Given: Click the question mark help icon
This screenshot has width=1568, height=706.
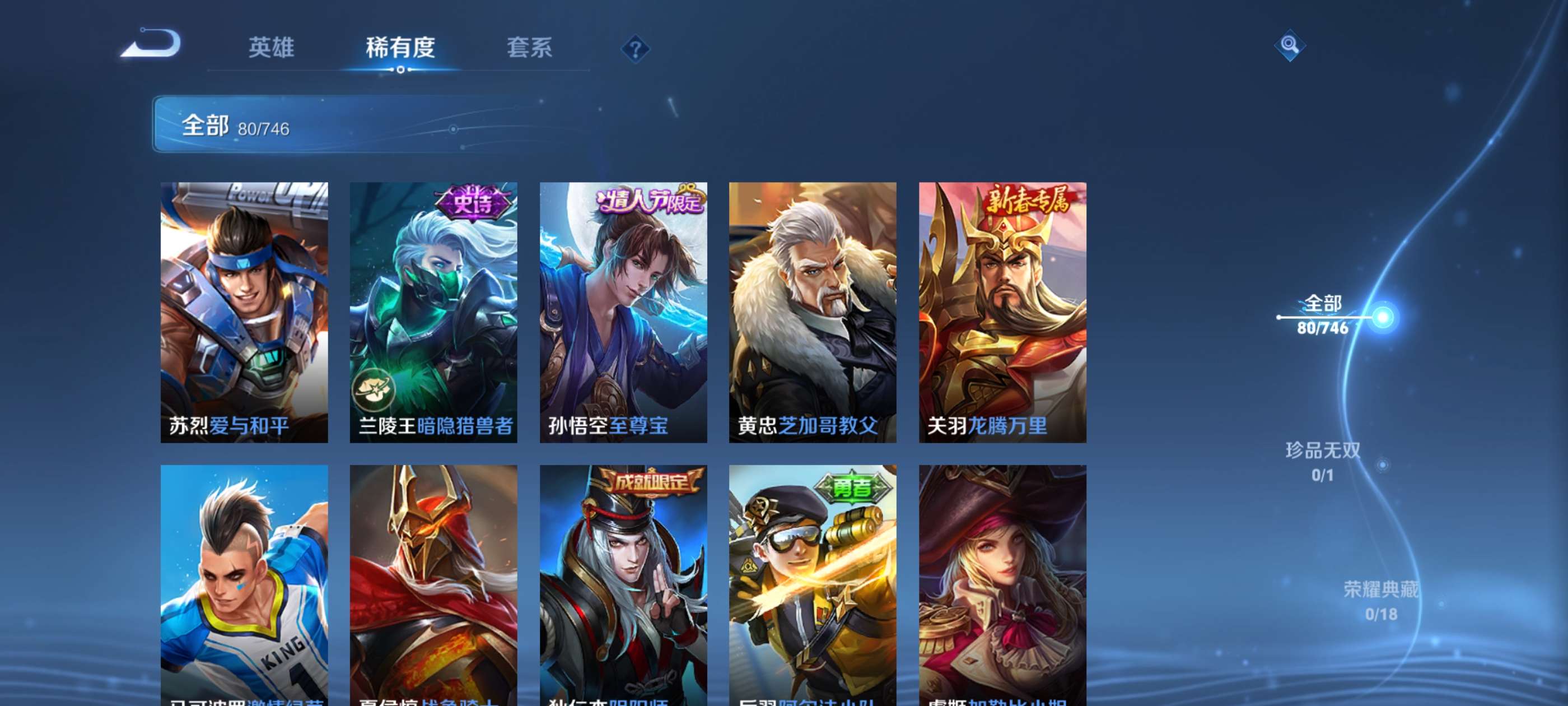Looking at the screenshot, I should (x=635, y=49).
